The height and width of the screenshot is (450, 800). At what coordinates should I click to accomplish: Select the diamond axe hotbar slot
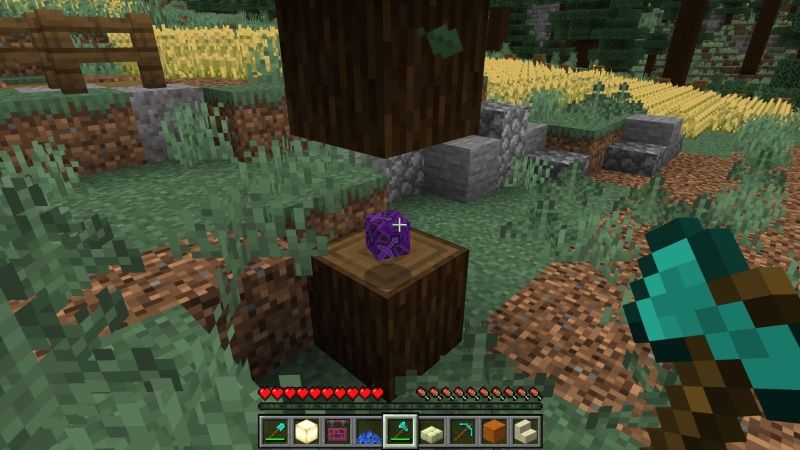tap(400, 432)
